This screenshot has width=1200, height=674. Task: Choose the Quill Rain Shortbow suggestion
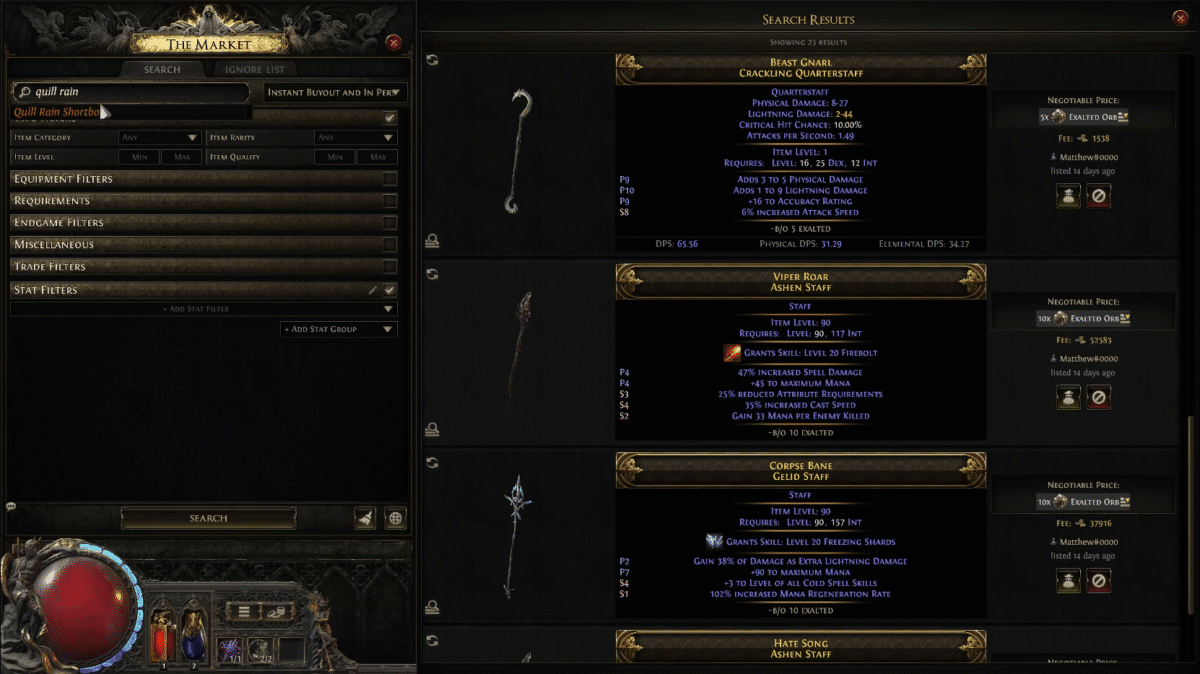click(58, 112)
